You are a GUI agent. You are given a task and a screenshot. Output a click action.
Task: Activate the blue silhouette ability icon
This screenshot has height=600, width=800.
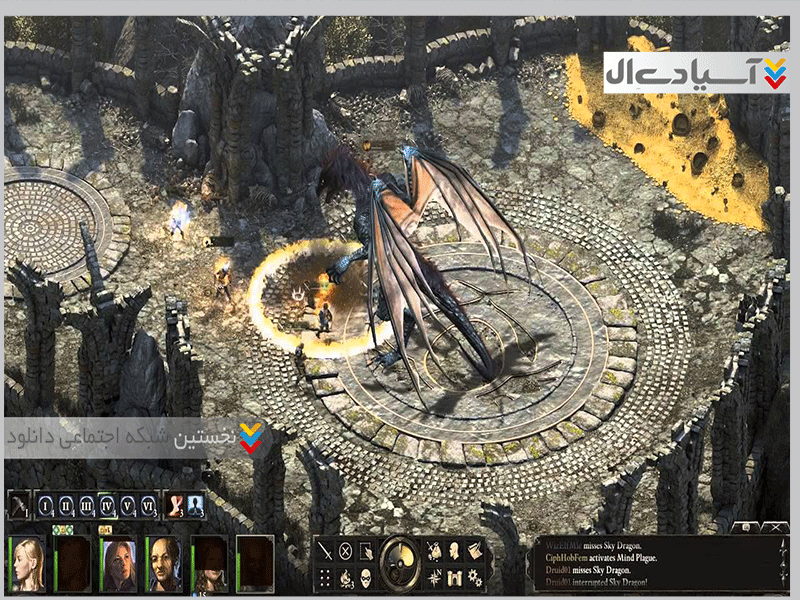pos(196,505)
